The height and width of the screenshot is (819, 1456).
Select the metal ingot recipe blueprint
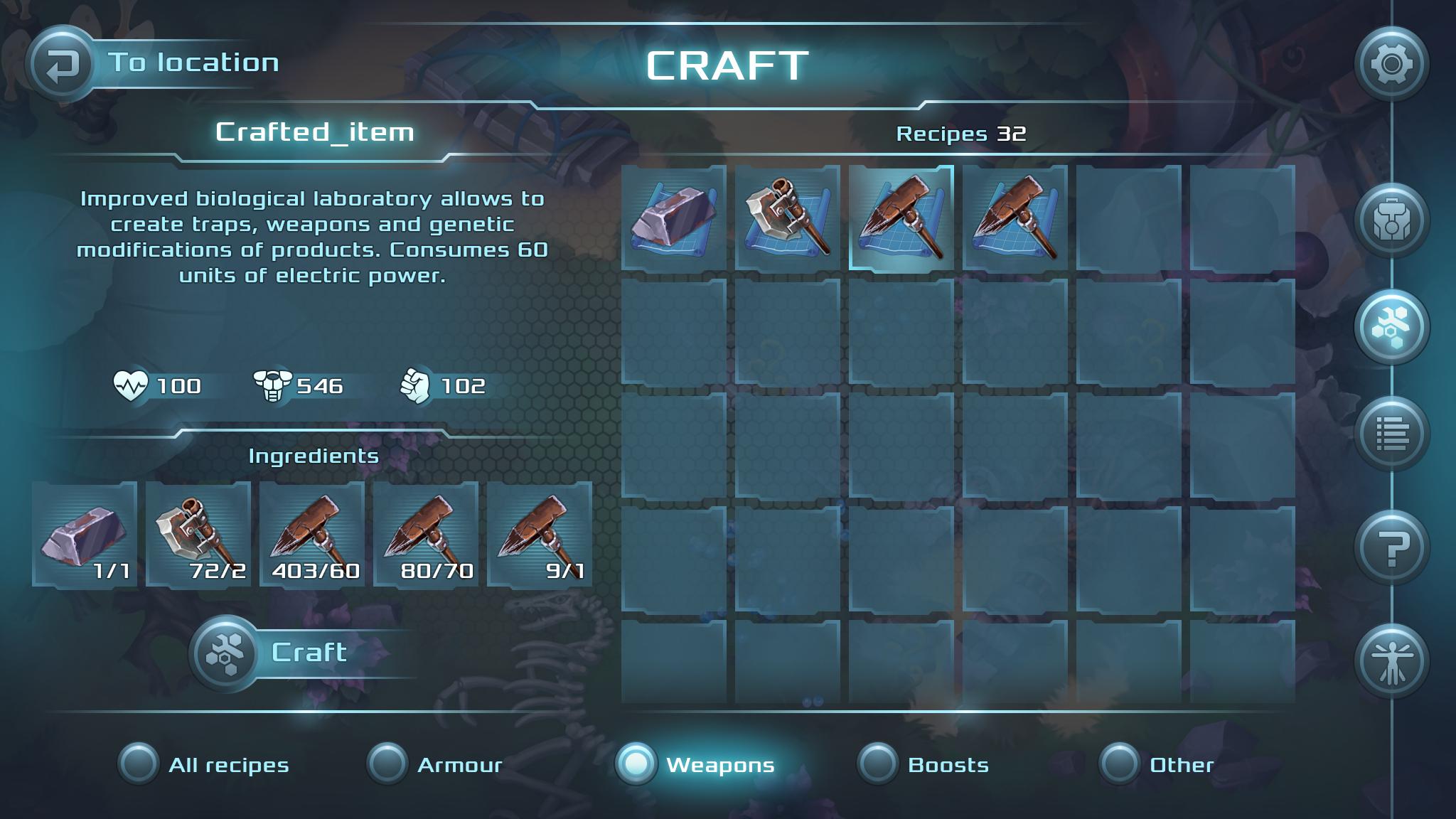tap(674, 218)
